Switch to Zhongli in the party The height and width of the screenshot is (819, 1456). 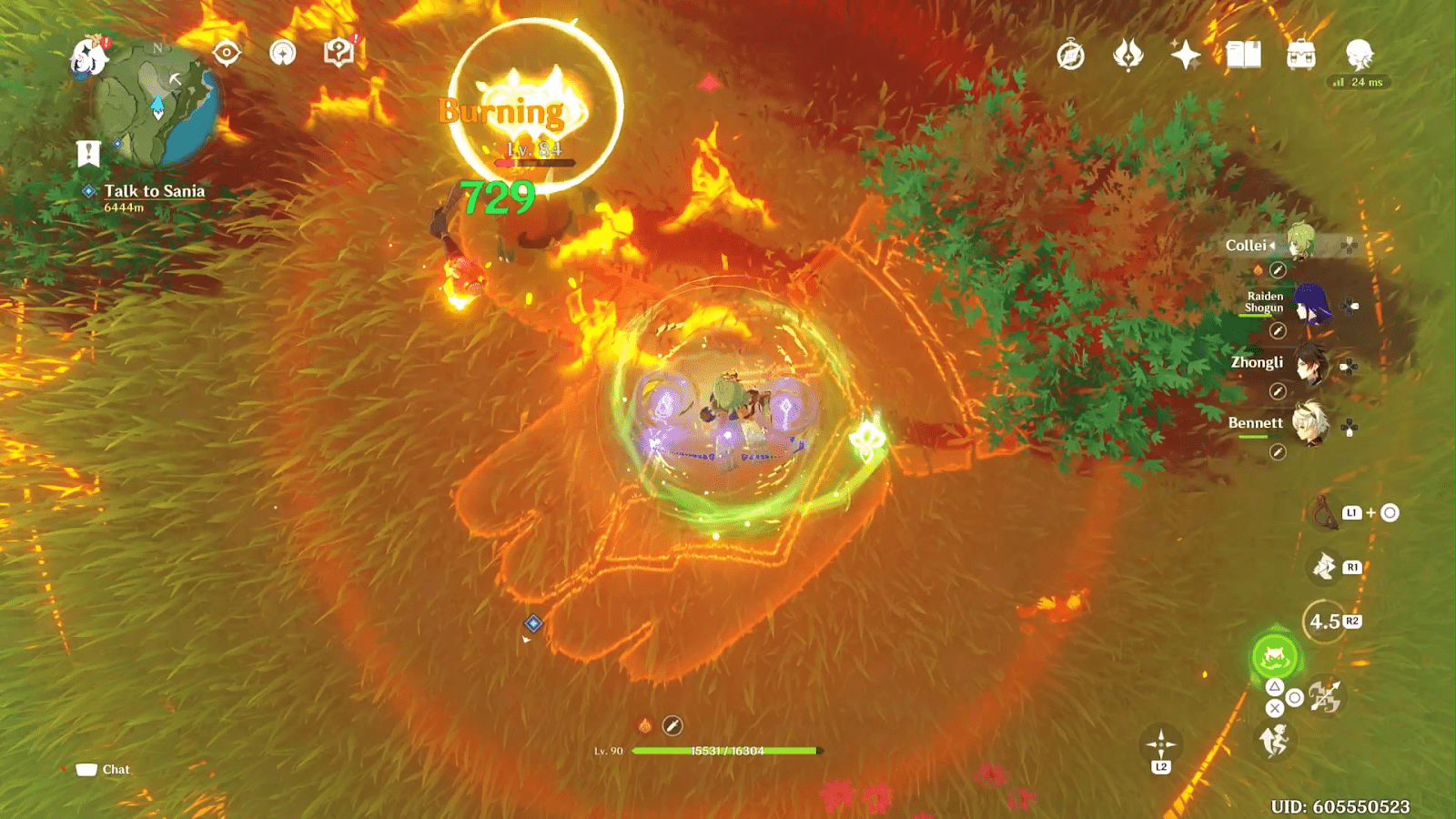[x=1311, y=364]
